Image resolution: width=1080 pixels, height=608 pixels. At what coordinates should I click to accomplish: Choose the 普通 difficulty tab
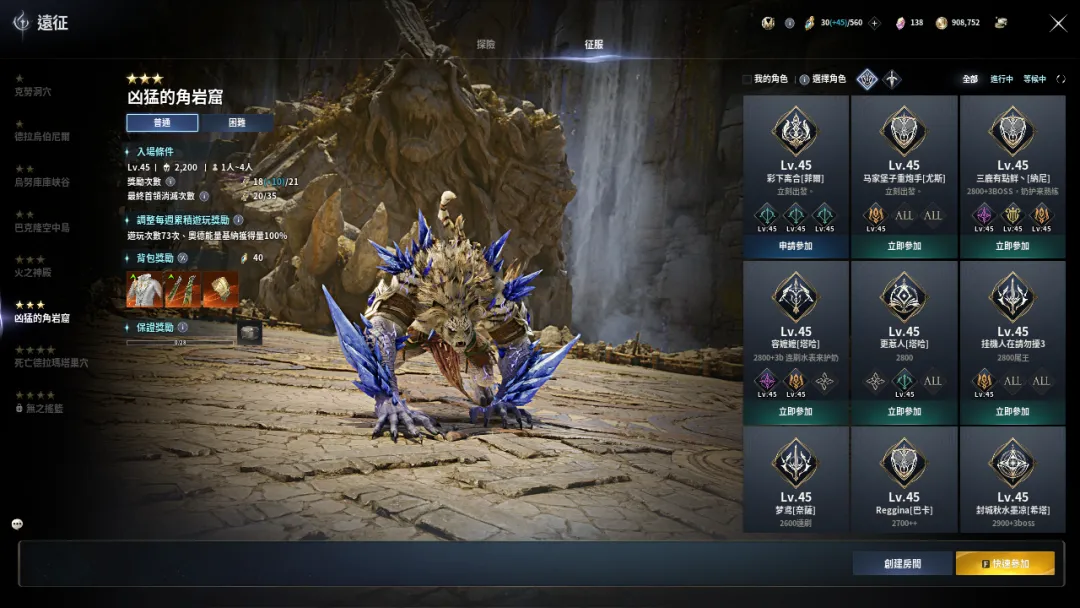(162, 123)
